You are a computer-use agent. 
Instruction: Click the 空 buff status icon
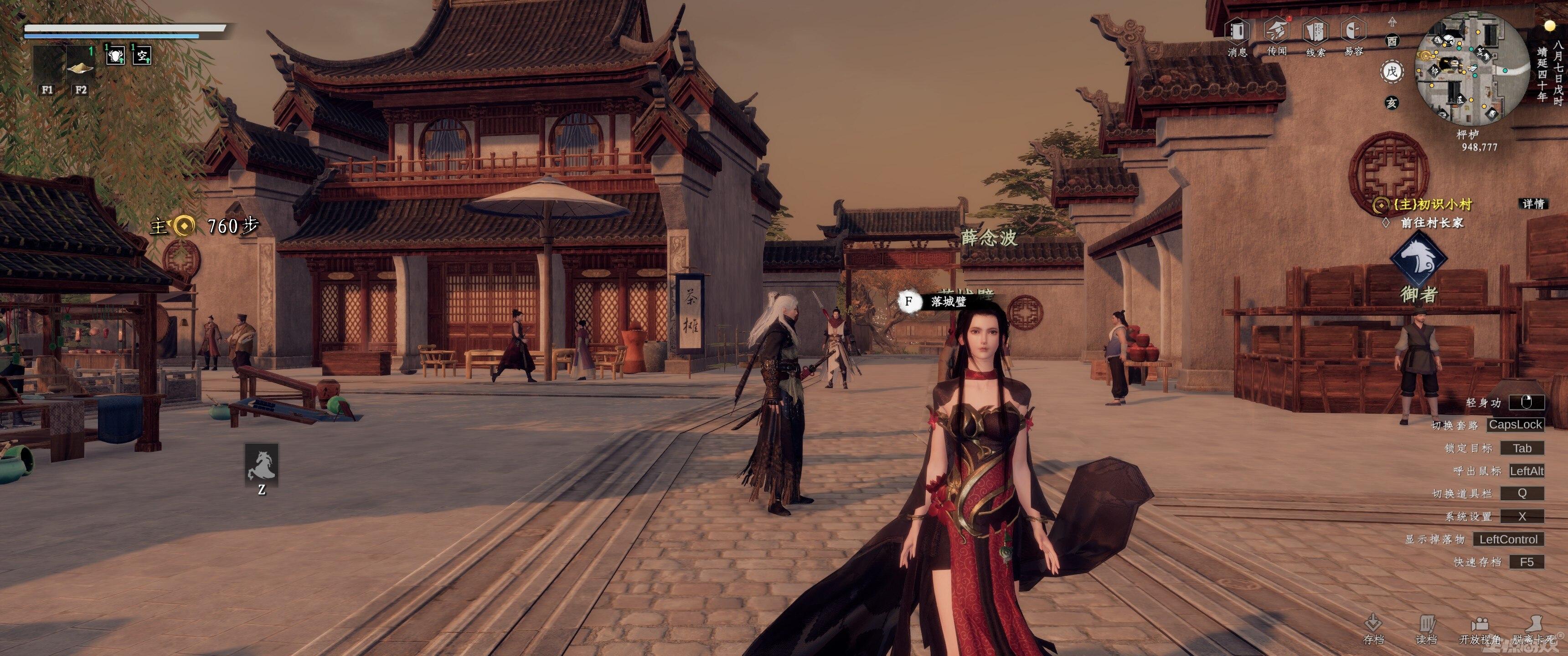(142, 56)
